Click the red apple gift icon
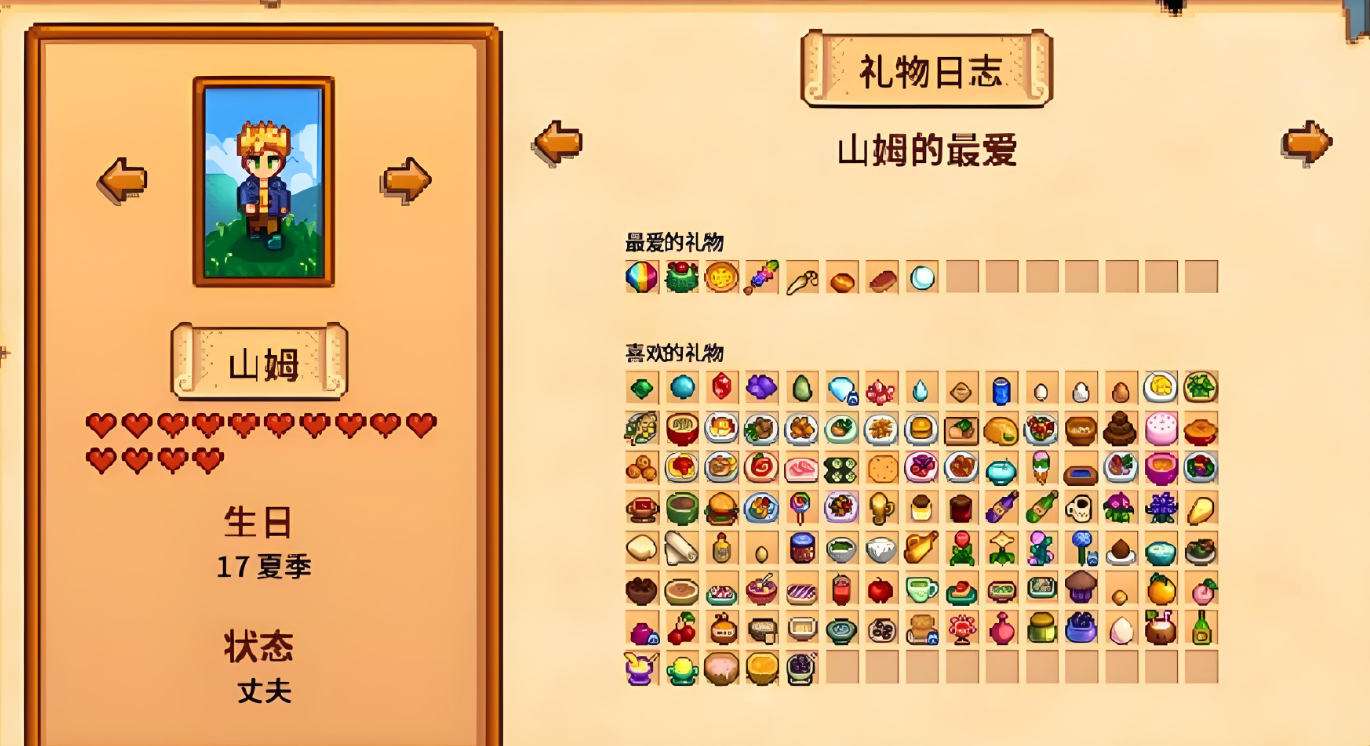 coord(880,590)
